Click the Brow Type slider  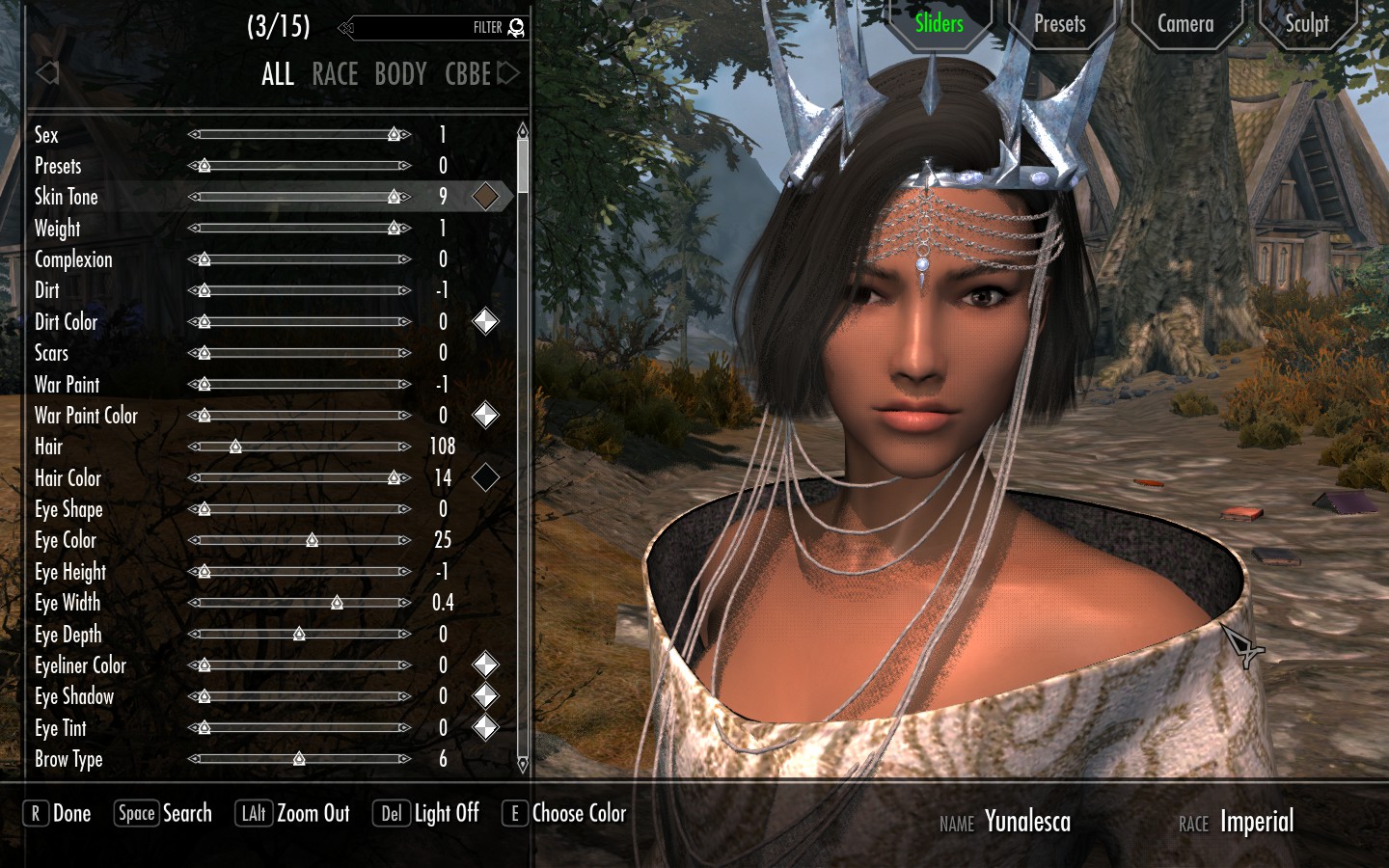(x=299, y=759)
